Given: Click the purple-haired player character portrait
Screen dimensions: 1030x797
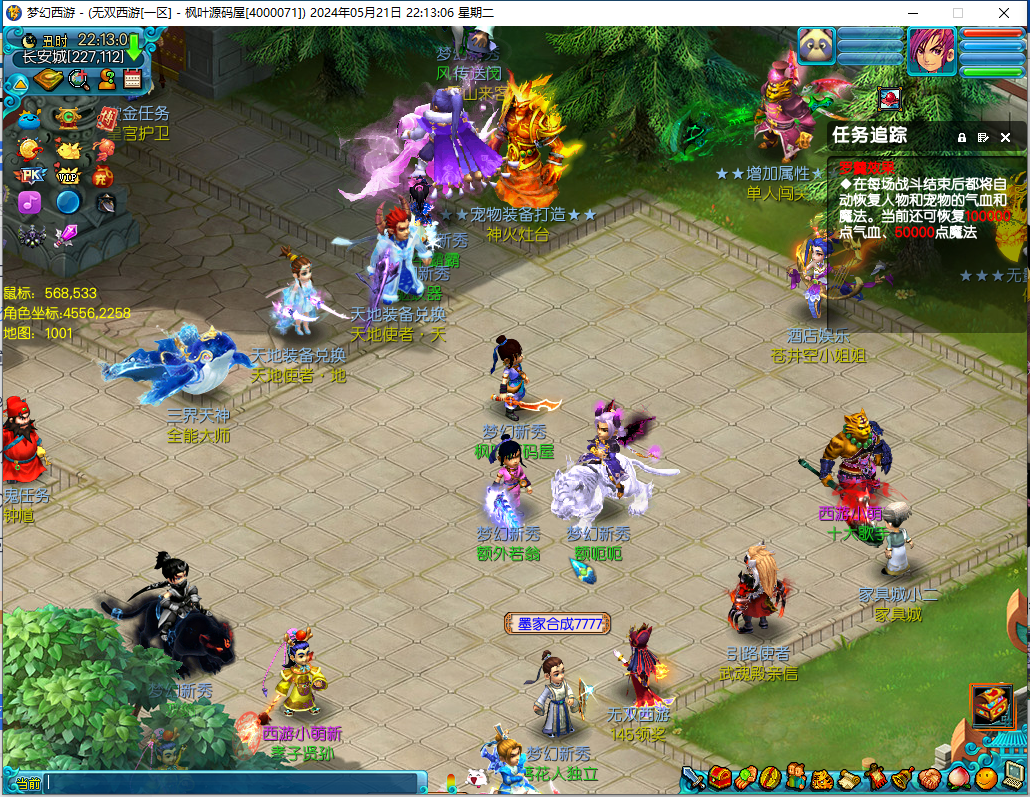Looking at the screenshot, I should click(931, 50).
